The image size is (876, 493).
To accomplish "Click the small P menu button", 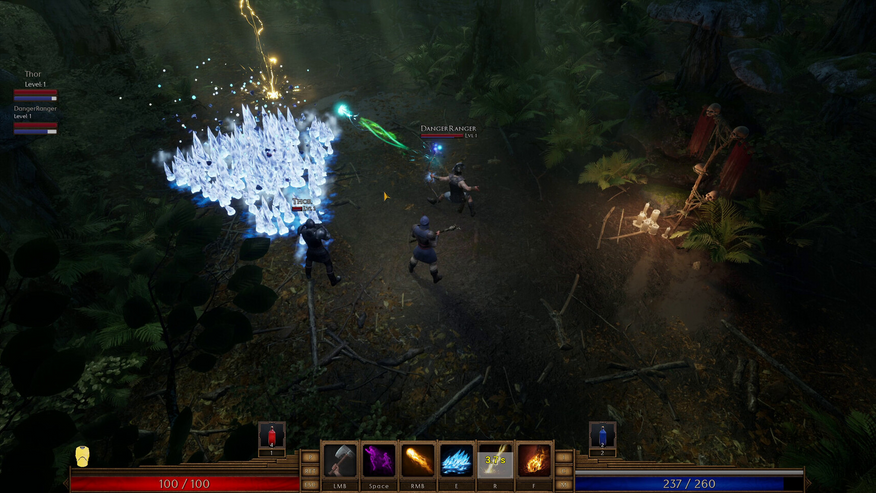I will pyautogui.click(x=310, y=457).
